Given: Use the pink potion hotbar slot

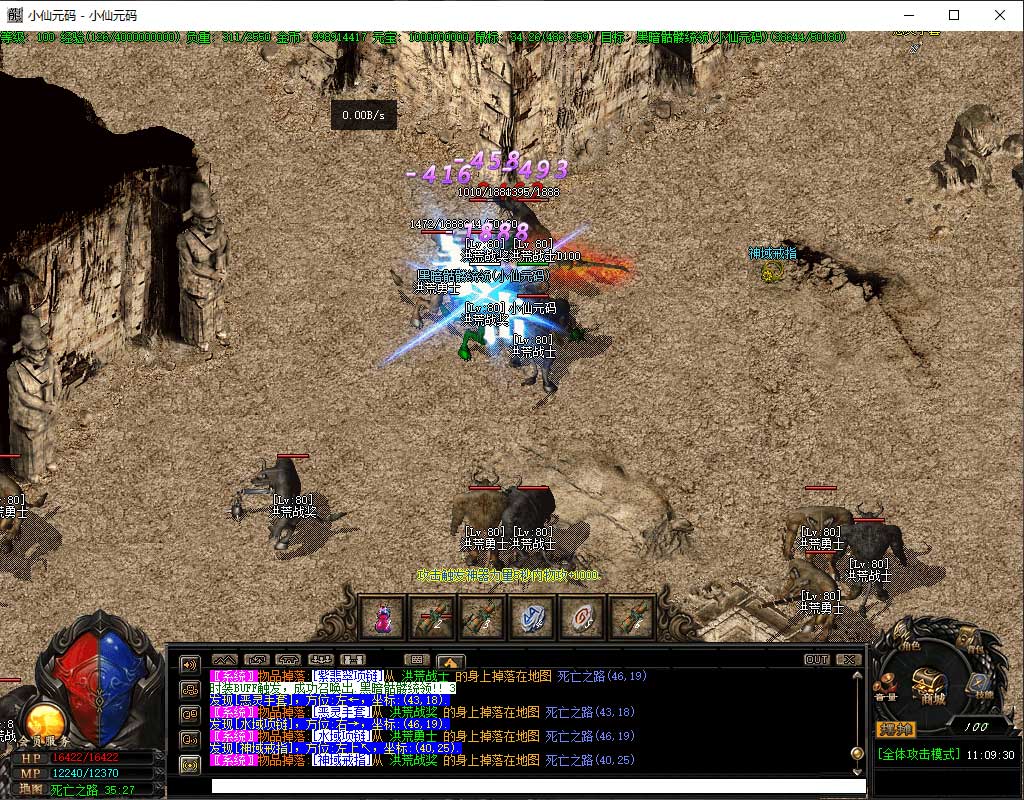Looking at the screenshot, I should pyautogui.click(x=382, y=617).
